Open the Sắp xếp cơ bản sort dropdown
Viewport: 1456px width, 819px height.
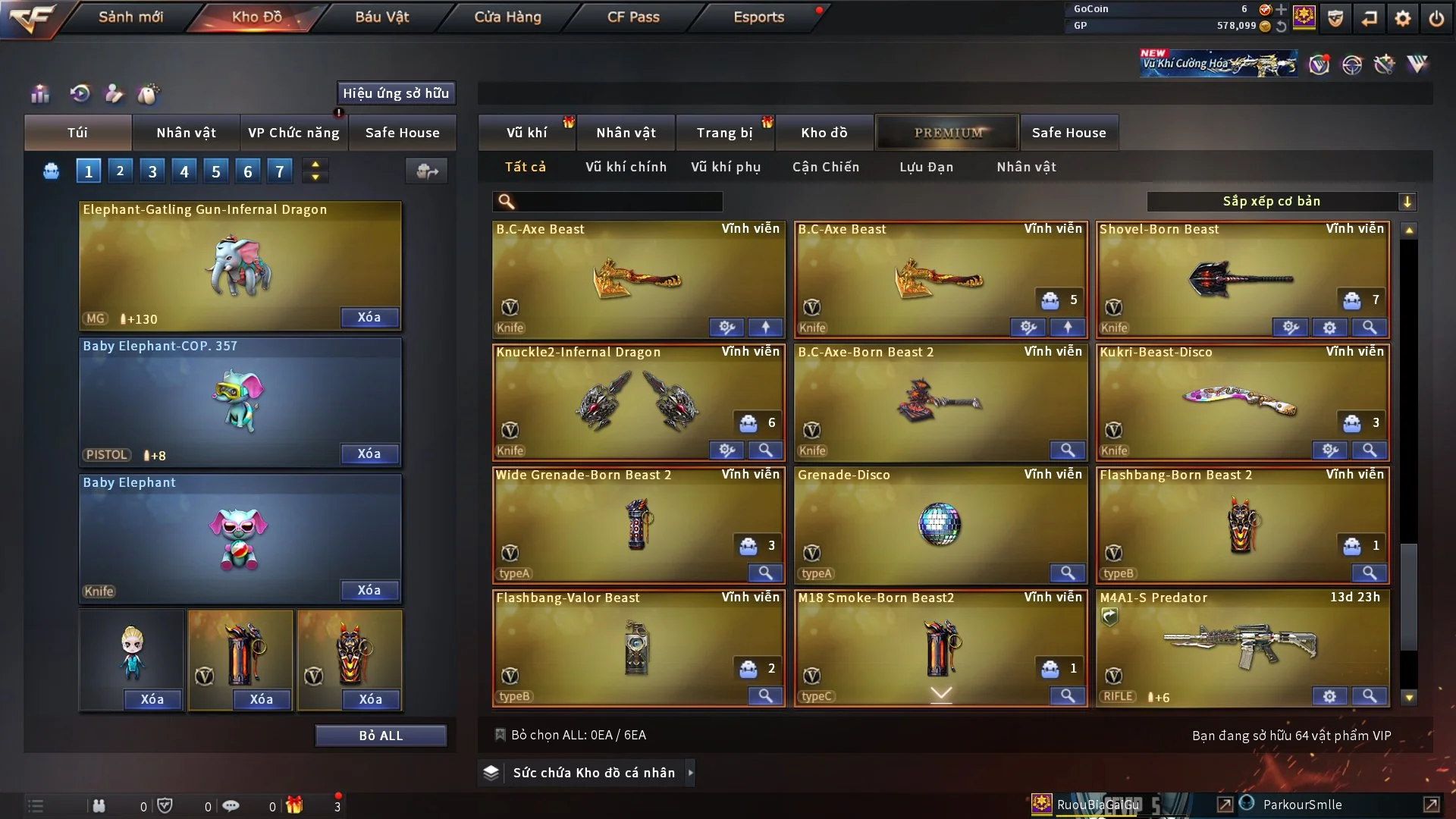tap(1281, 202)
